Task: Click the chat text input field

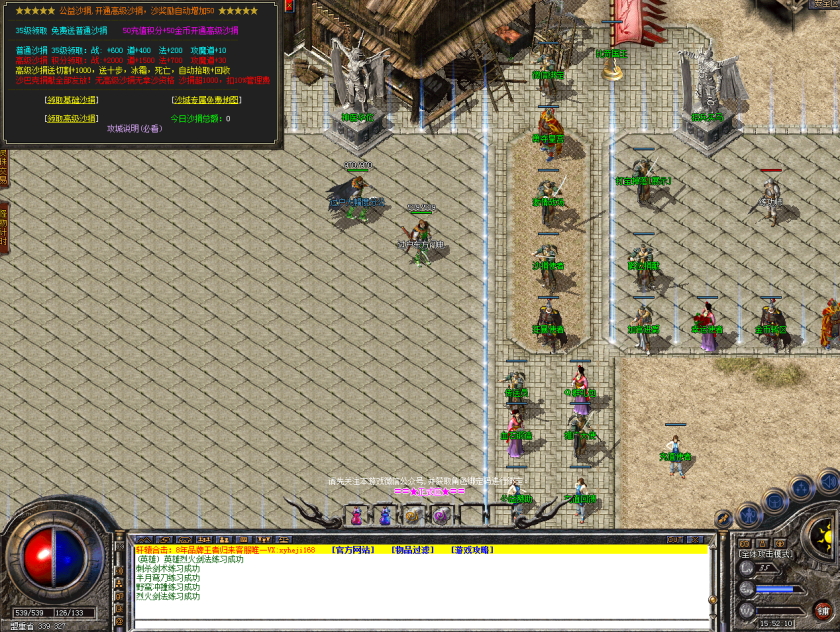Action: click(x=420, y=624)
